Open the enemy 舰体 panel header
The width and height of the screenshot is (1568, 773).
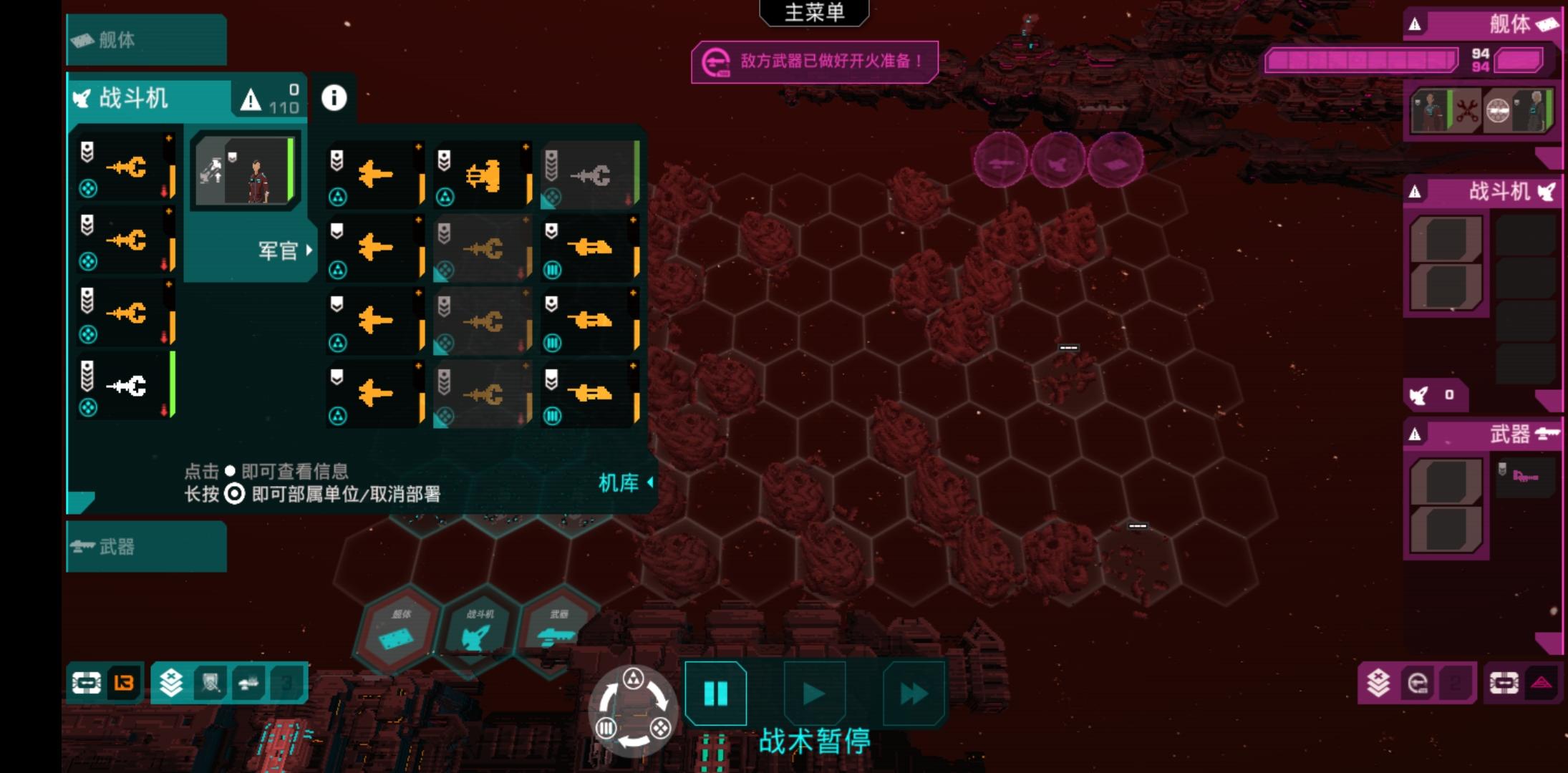pos(1482,25)
